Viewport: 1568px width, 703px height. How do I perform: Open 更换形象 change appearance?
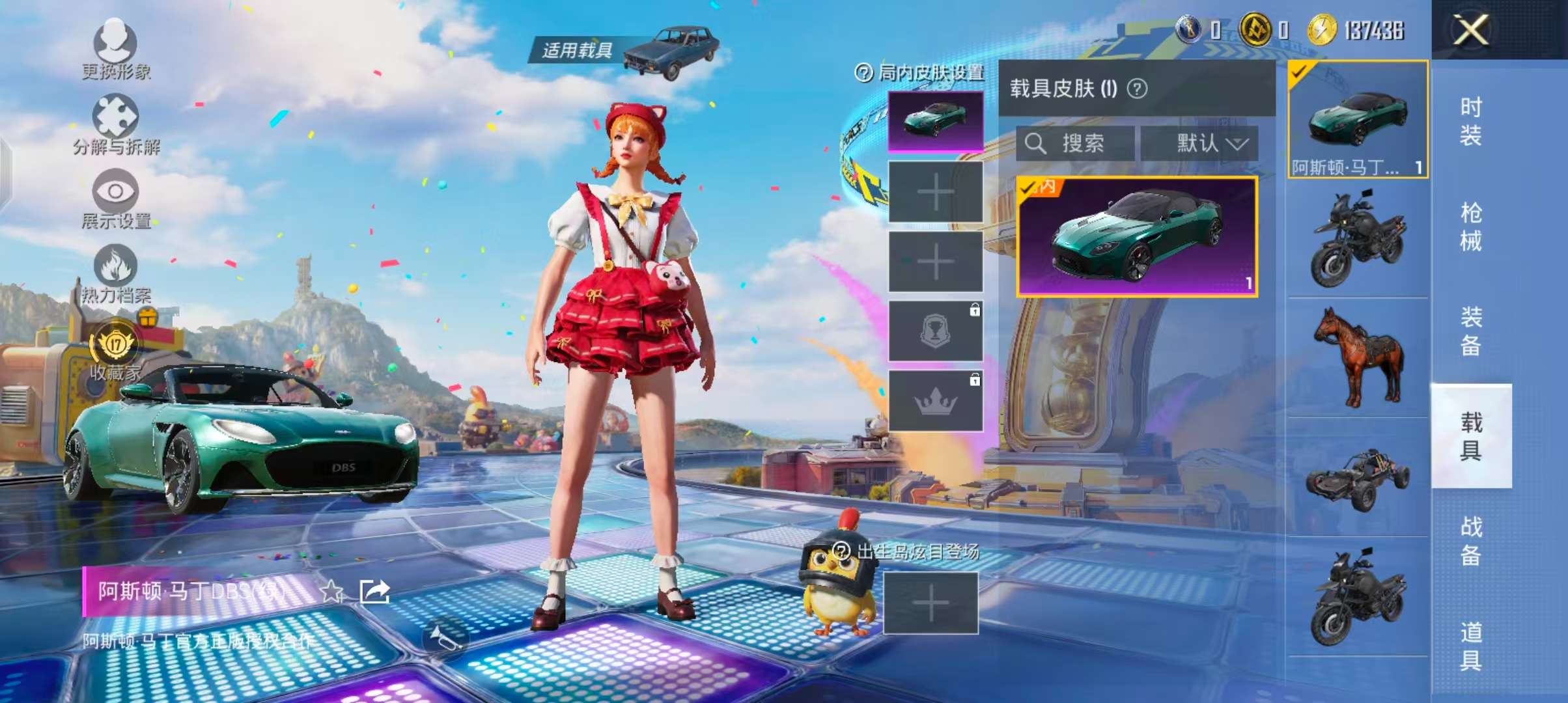coord(116,47)
